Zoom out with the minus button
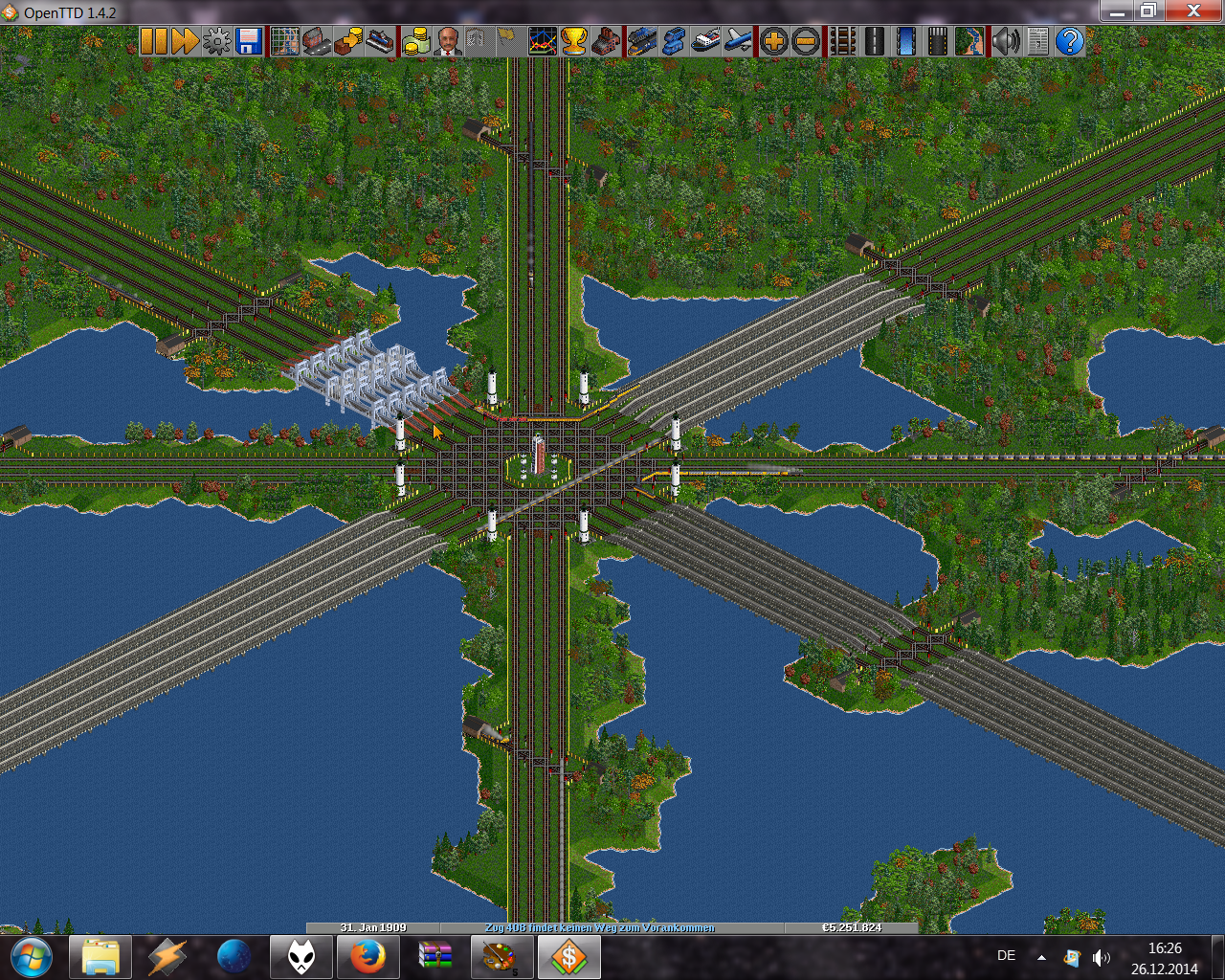The height and width of the screenshot is (980, 1225). 806,41
